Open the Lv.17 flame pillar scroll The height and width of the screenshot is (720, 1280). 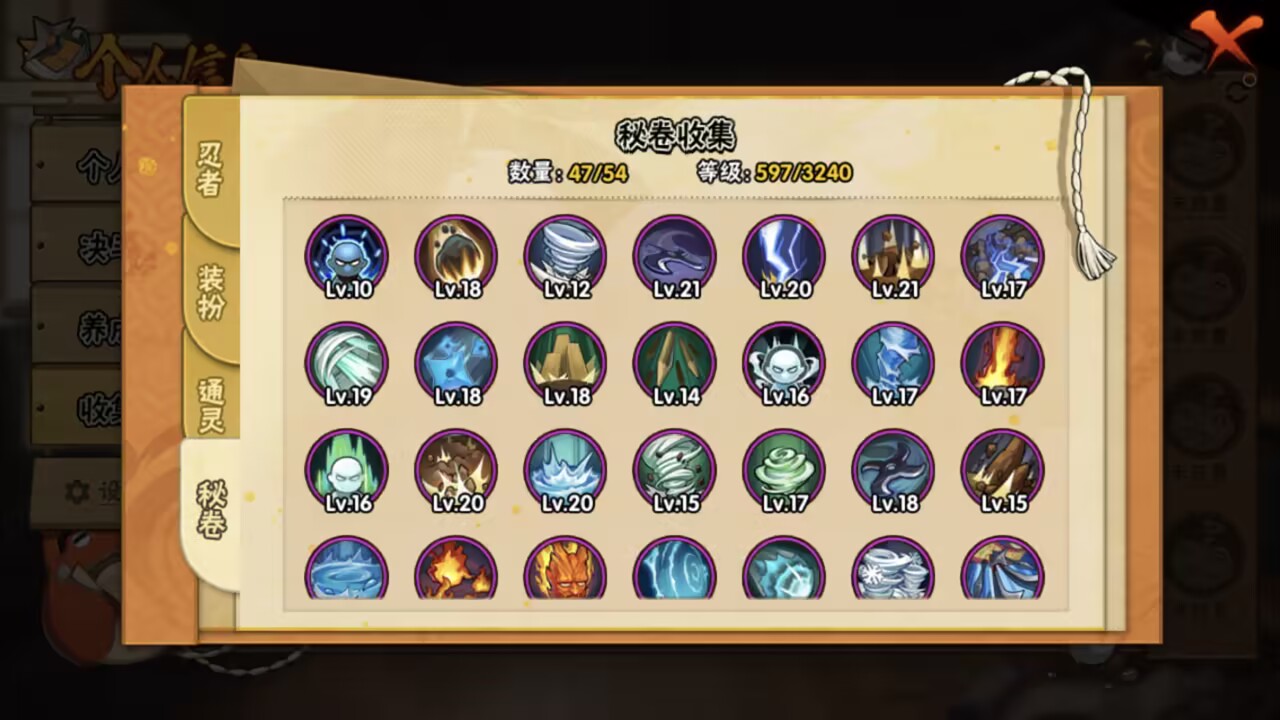coord(1003,363)
